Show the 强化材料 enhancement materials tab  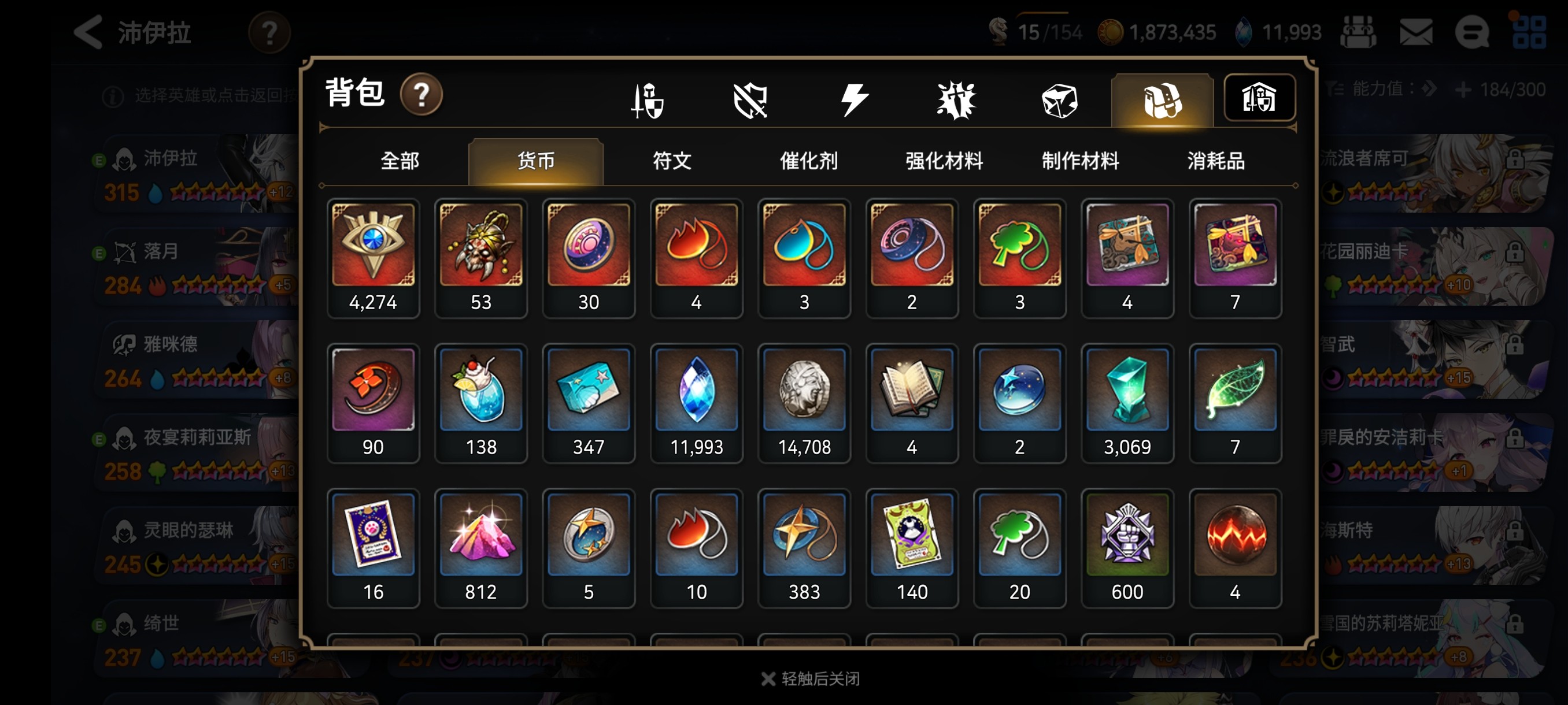point(944,161)
